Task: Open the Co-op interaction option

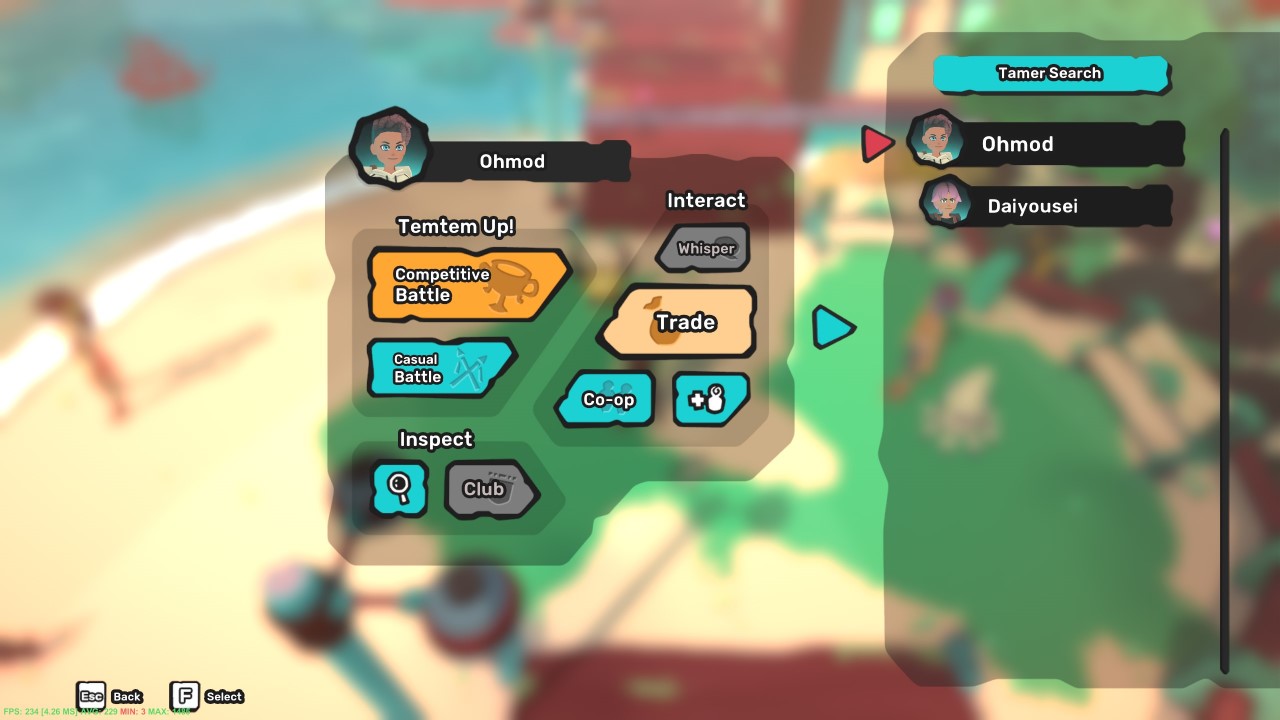Action: pos(608,398)
